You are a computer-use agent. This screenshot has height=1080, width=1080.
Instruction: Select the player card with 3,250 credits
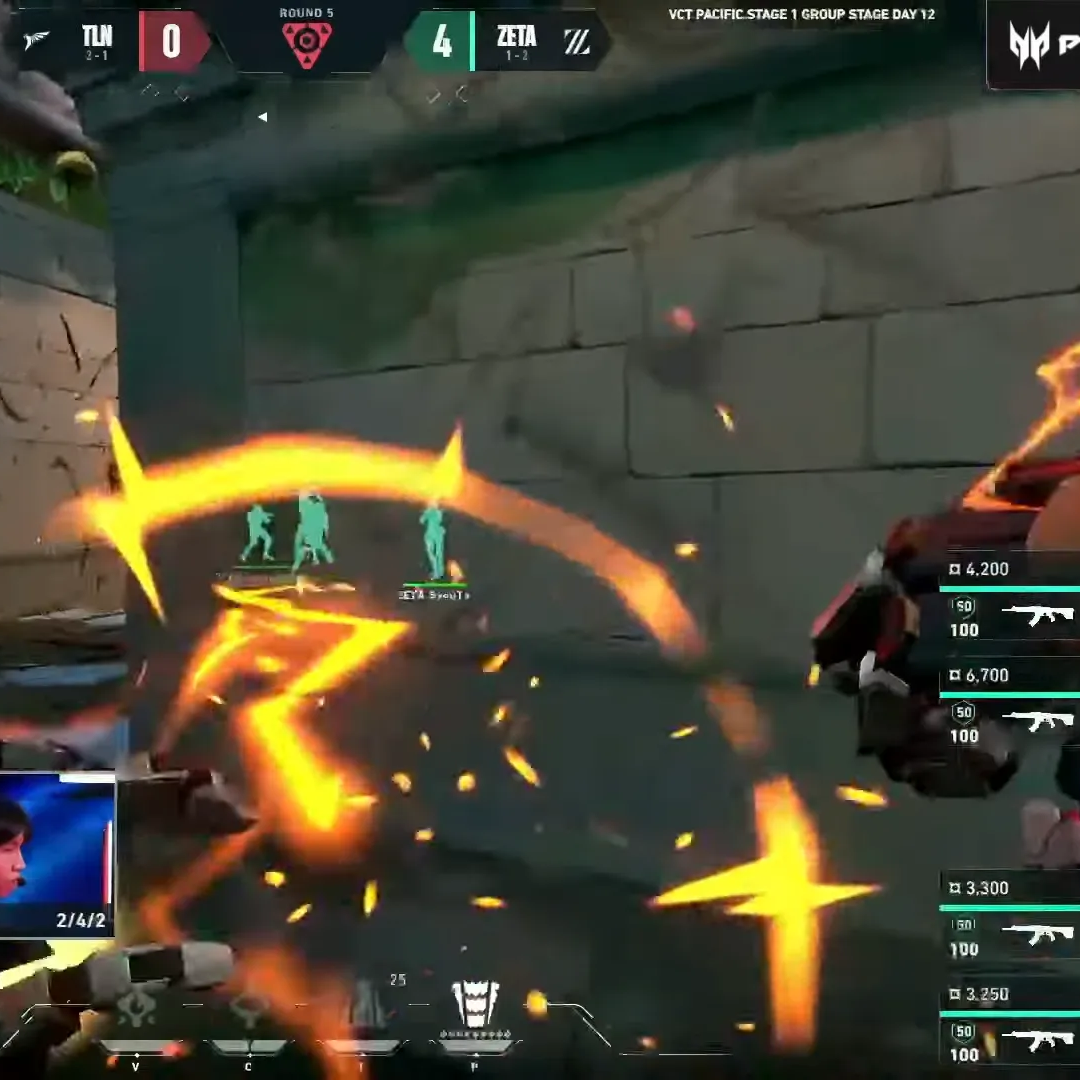pyautogui.click(x=1010, y=1026)
